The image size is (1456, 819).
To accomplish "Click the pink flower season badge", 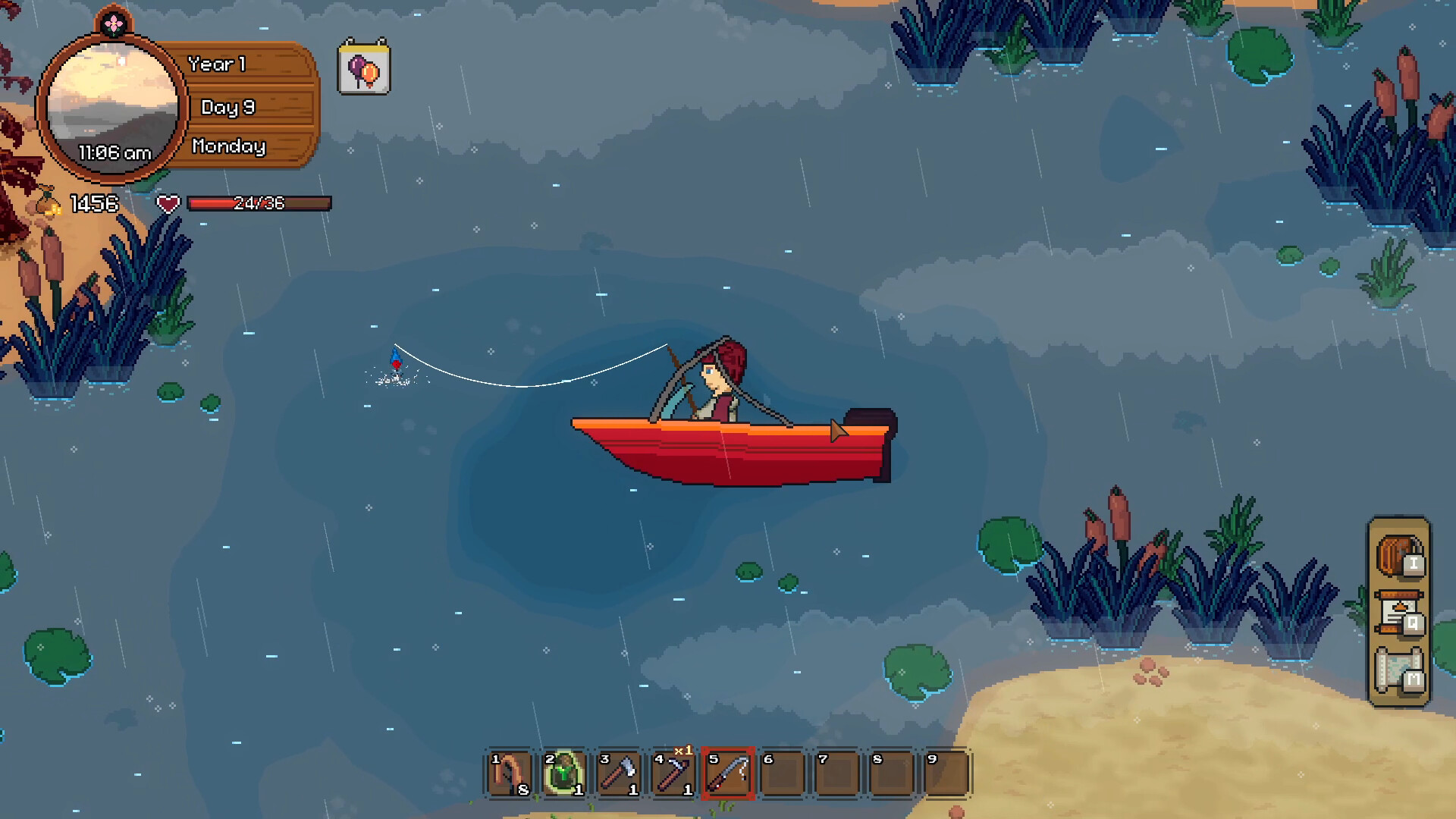I will [114, 24].
